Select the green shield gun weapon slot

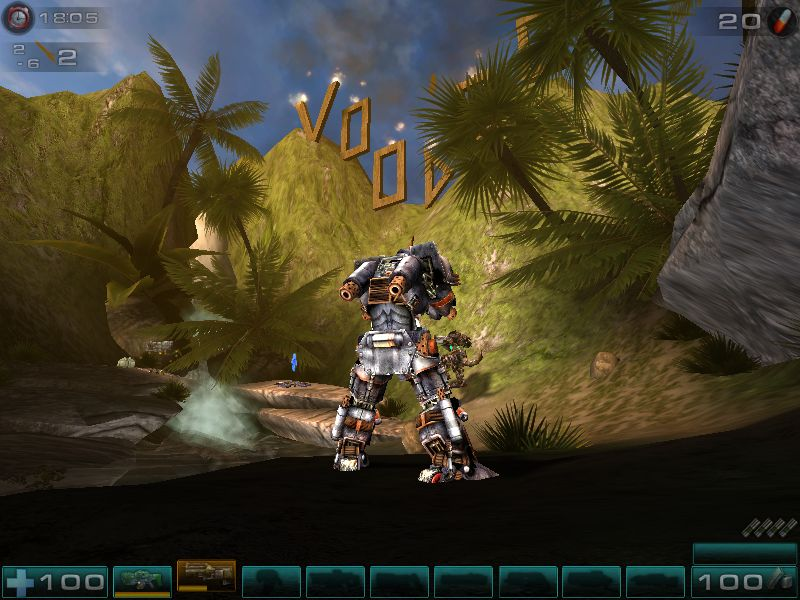142,580
